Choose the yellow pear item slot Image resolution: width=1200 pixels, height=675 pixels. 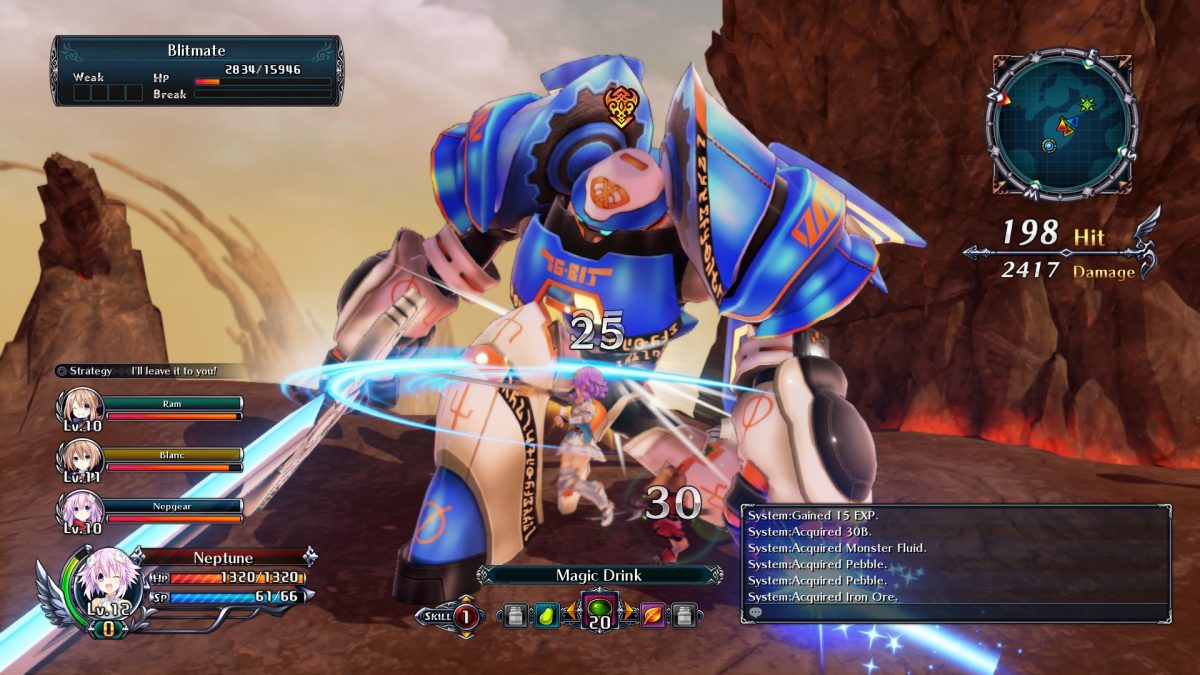[546, 615]
